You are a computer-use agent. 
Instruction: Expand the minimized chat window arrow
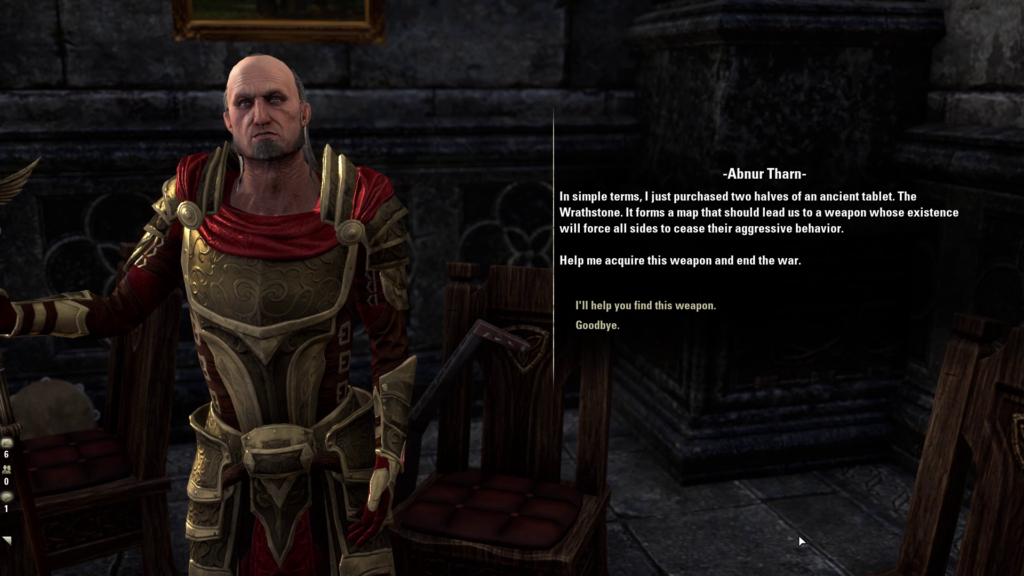point(7,540)
